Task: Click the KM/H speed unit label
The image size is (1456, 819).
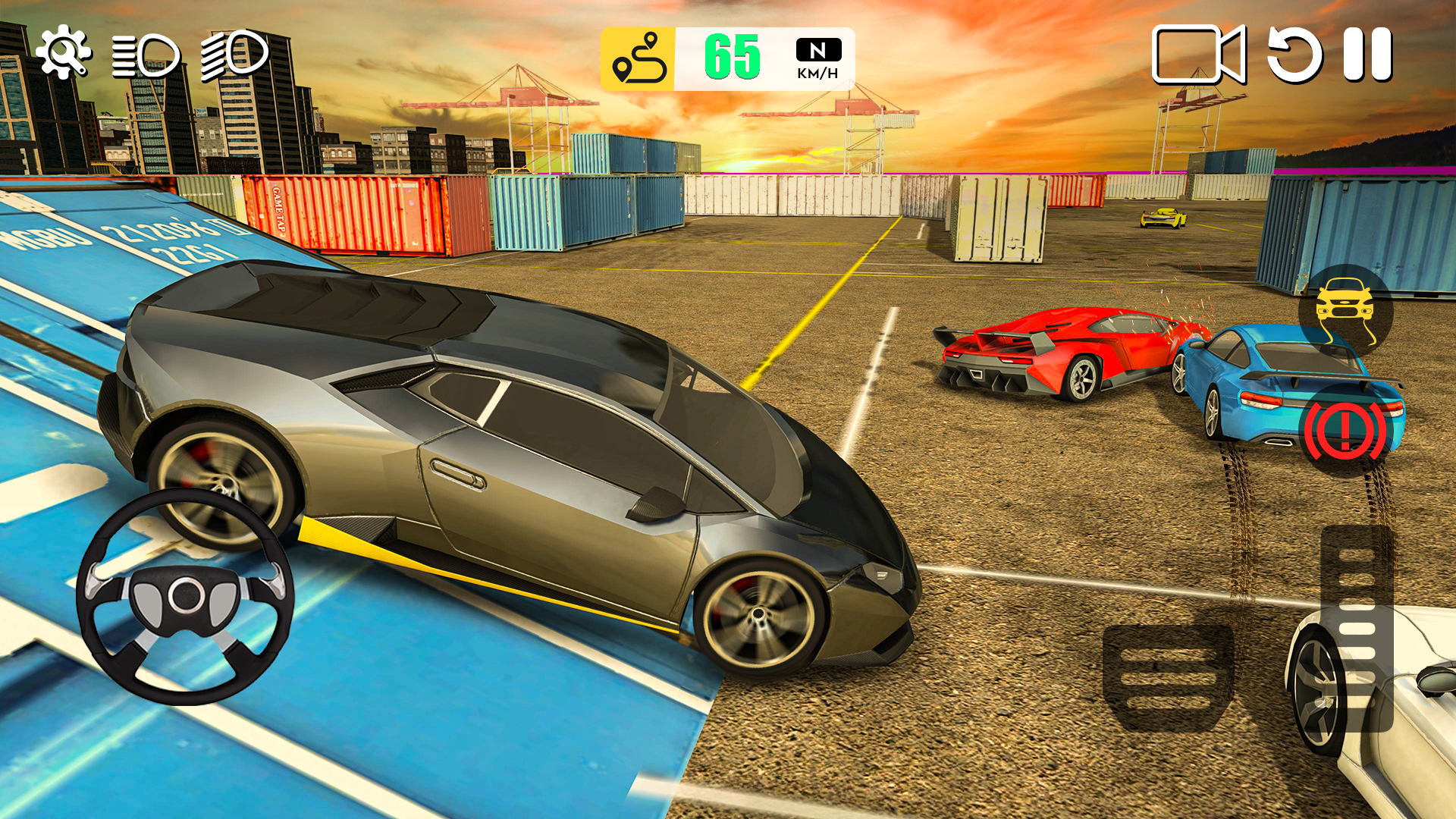Action: (x=817, y=74)
